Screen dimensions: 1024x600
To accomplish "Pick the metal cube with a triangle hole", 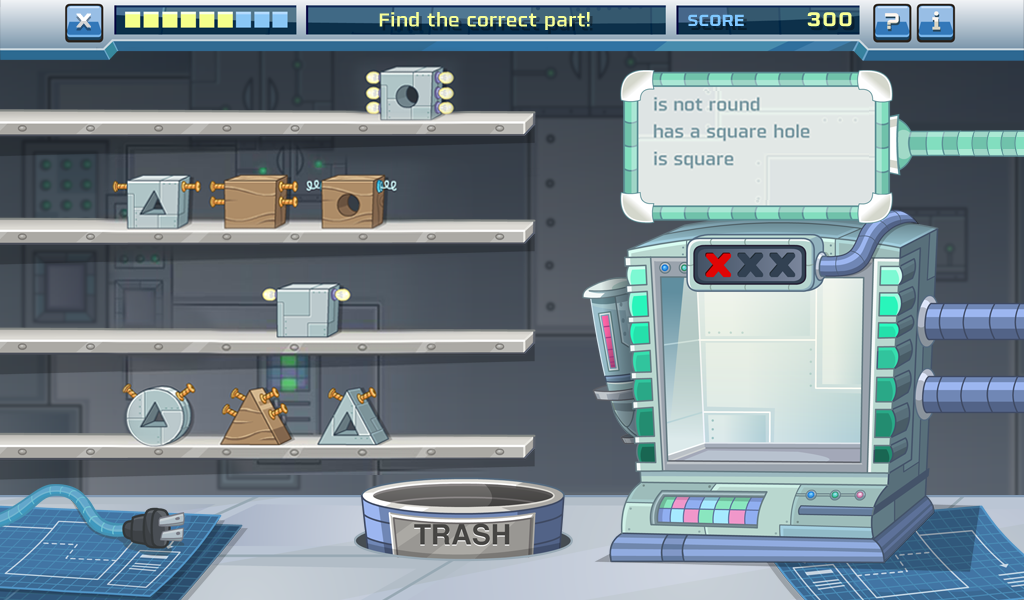I will pyautogui.click(x=157, y=202).
